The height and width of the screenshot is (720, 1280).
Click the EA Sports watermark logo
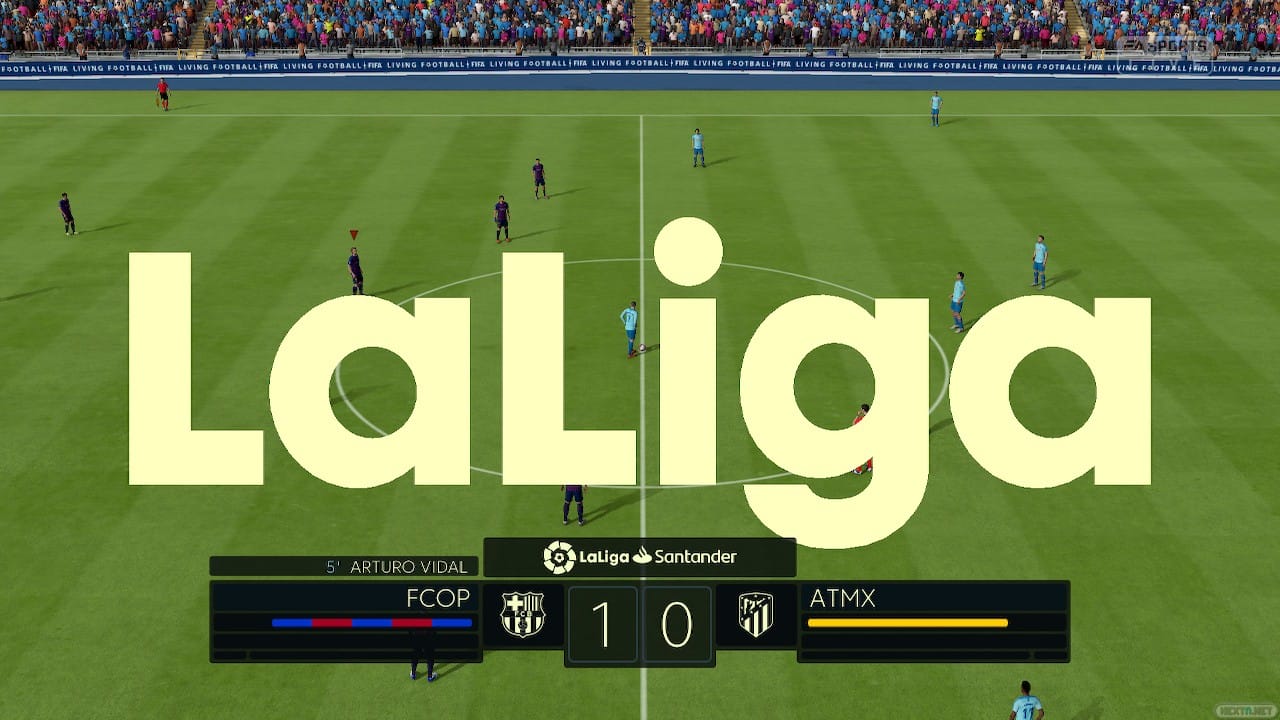pos(1165,45)
